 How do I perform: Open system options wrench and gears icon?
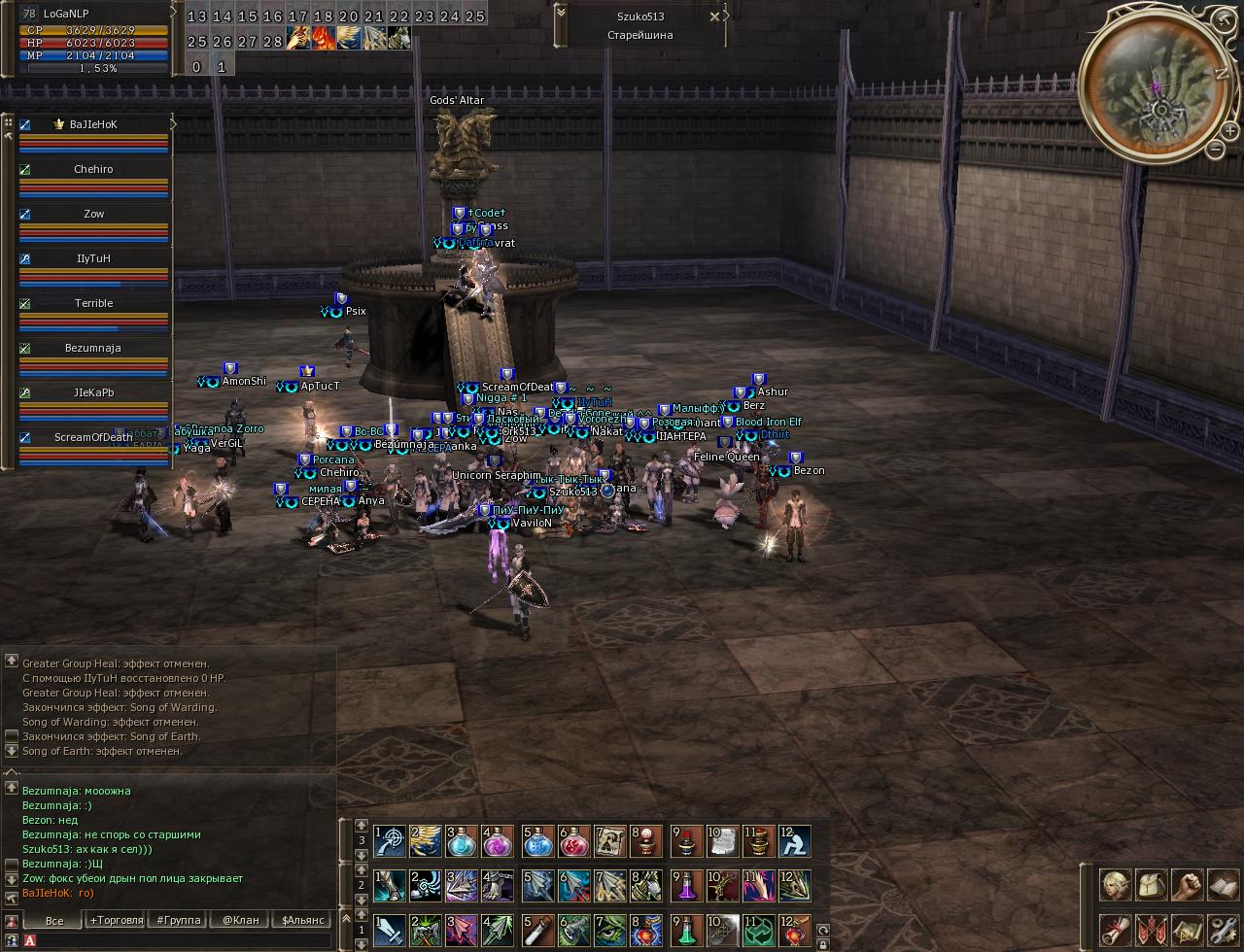point(1222,930)
